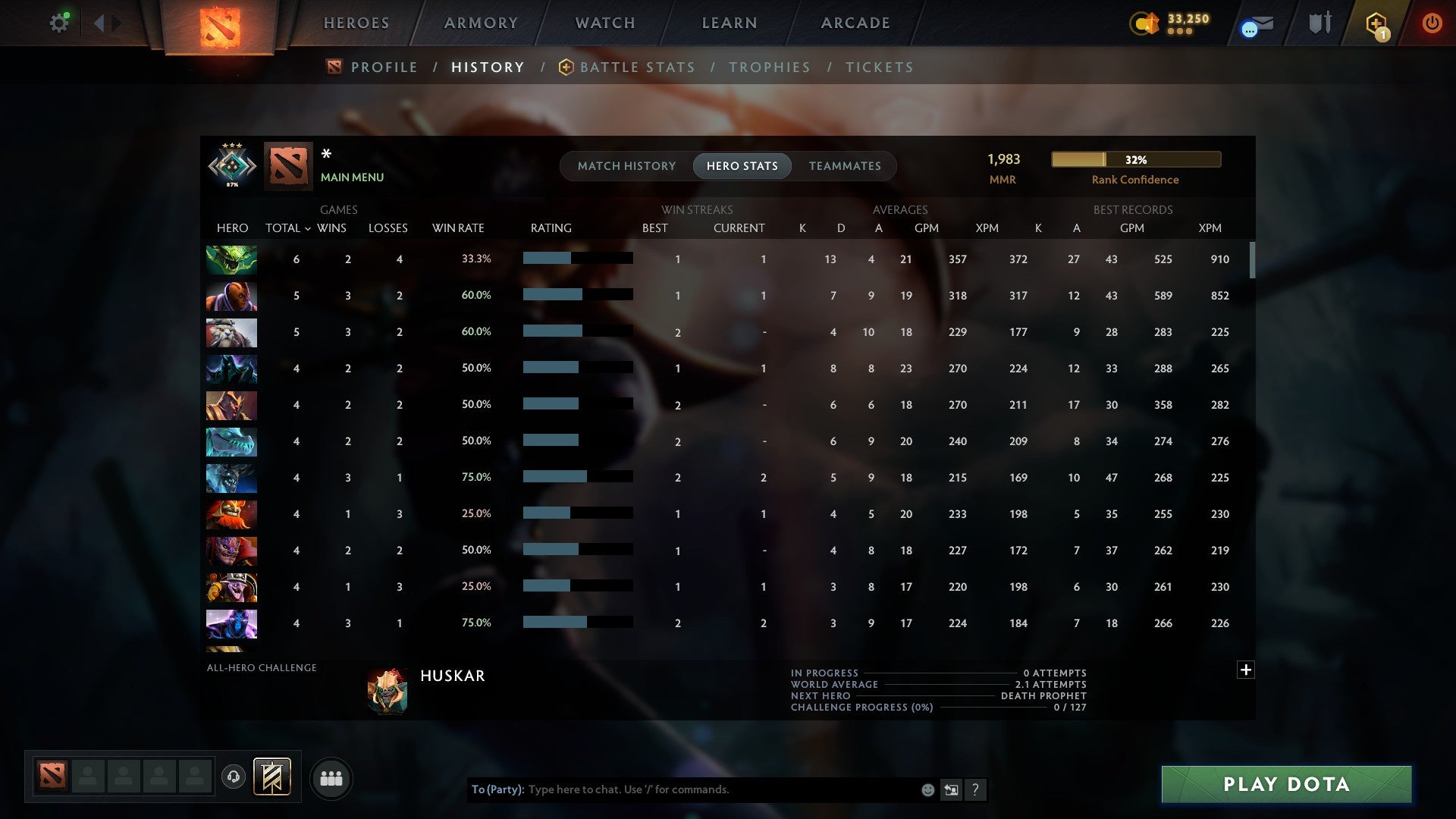Click the red power button icon
Image resolution: width=1456 pixels, height=819 pixels.
pos(1432,23)
